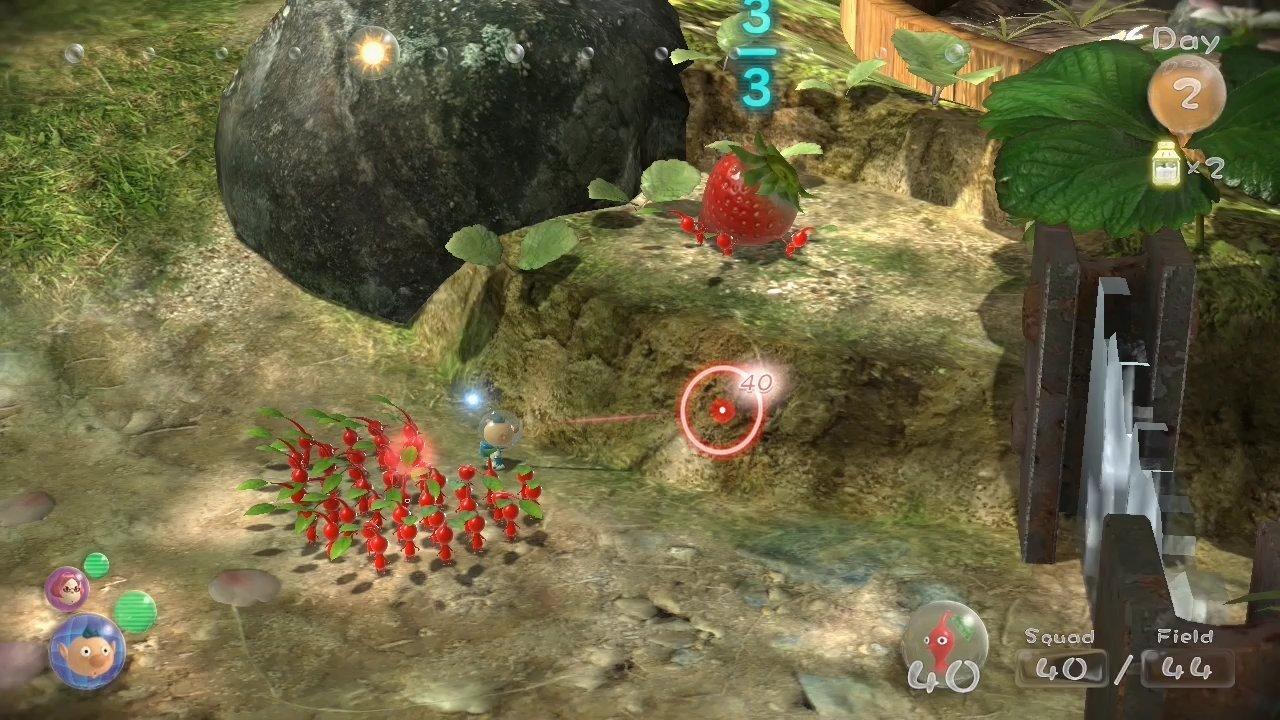1280x720 pixels.
Task: Click the glowing whistle cursor reticle
Action: click(x=723, y=410)
